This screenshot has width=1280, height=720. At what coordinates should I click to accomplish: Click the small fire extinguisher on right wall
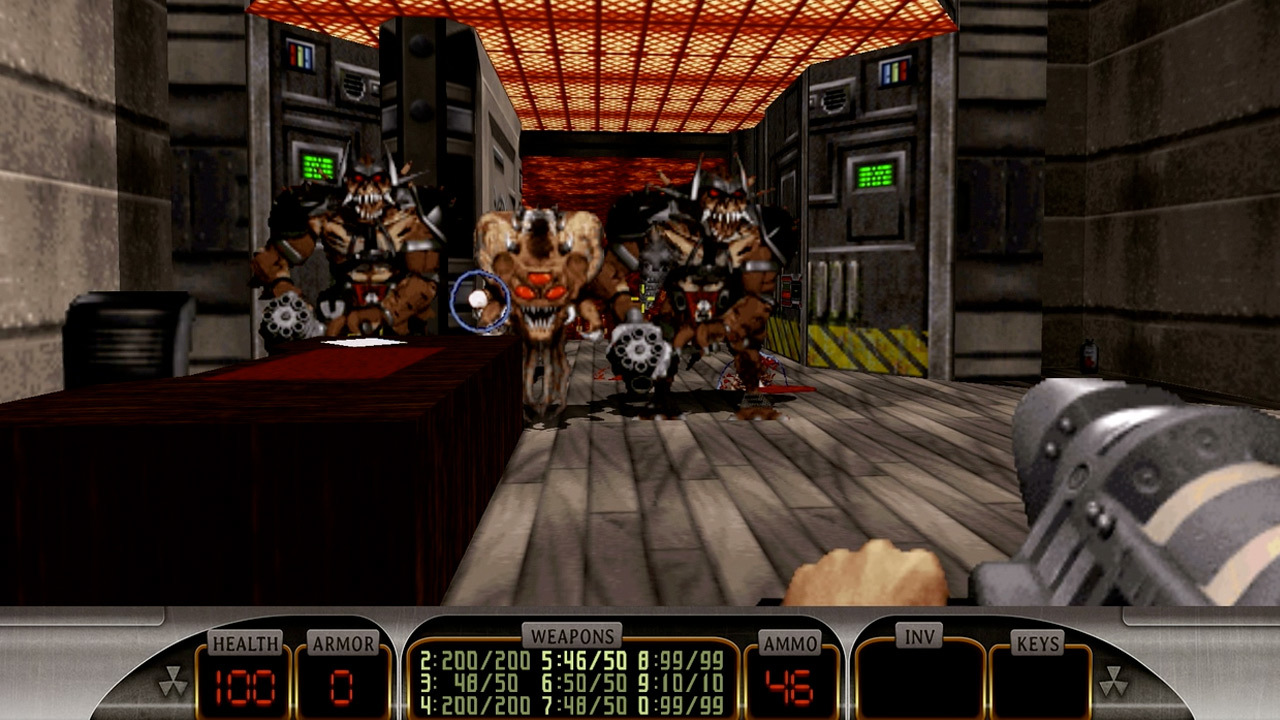click(x=1089, y=356)
